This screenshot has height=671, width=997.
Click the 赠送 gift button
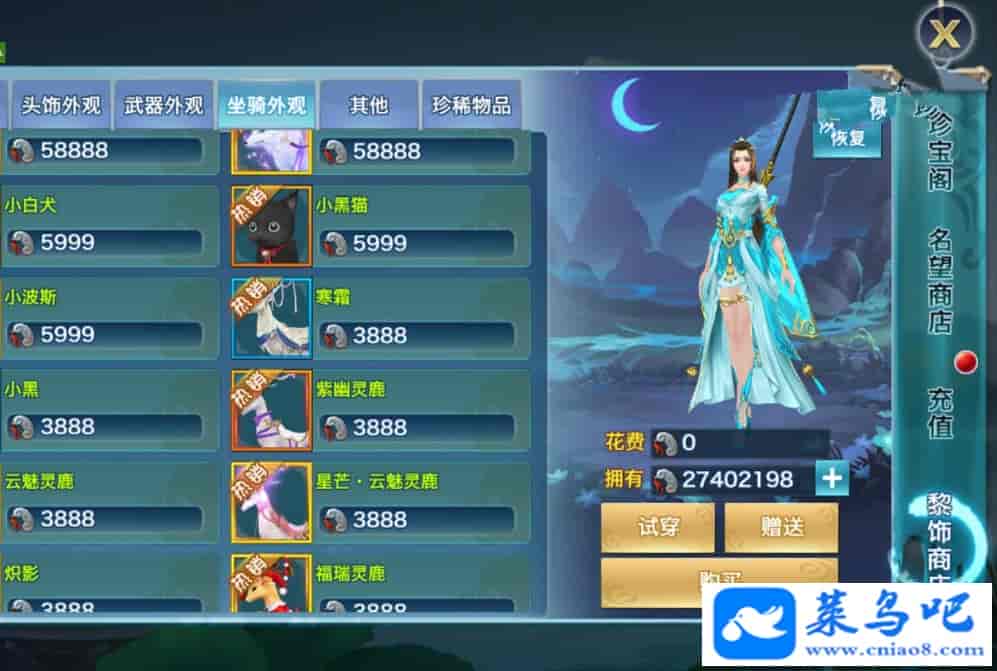click(x=781, y=527)
